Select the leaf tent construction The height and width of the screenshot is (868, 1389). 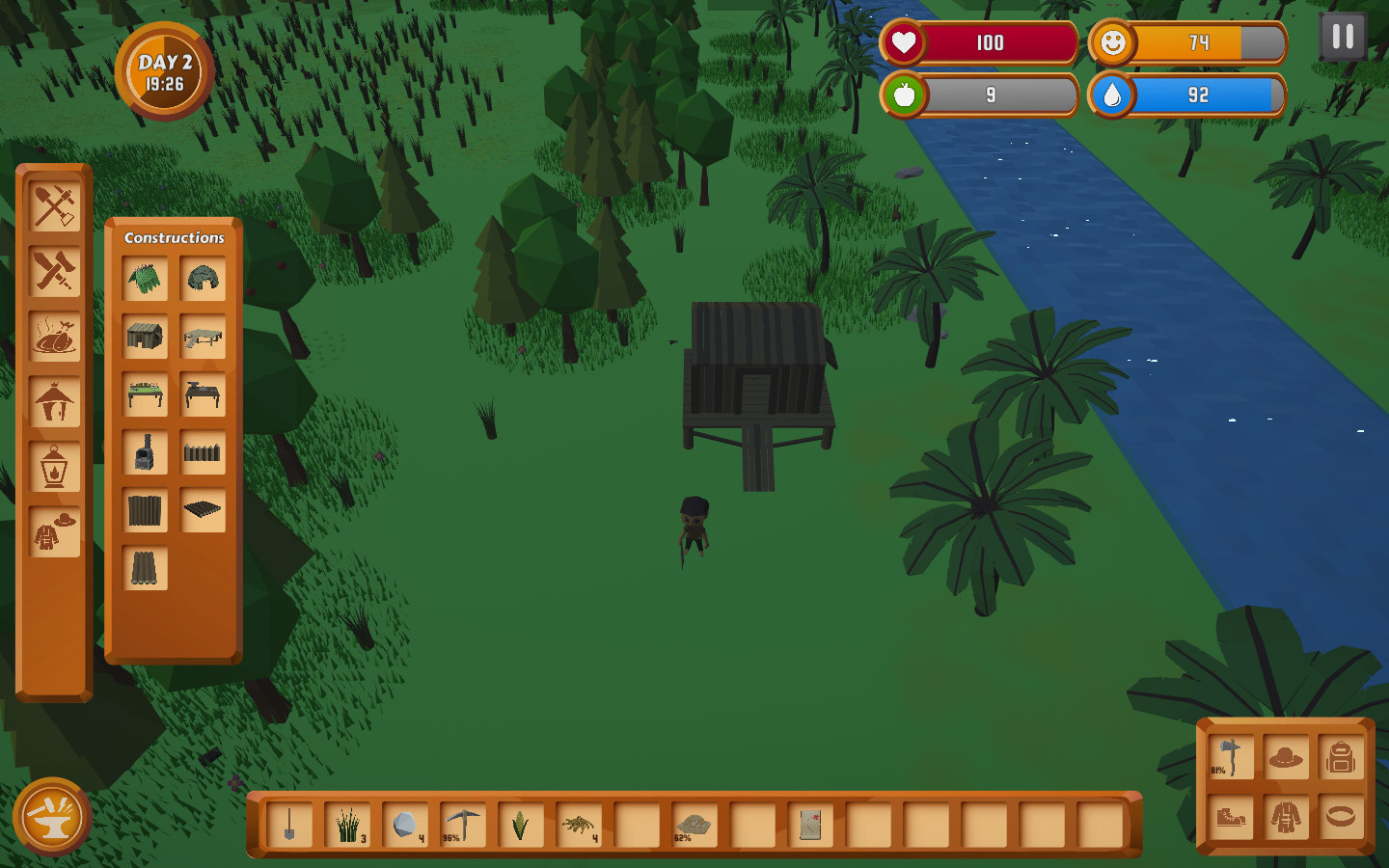click(x=147, y=278)
